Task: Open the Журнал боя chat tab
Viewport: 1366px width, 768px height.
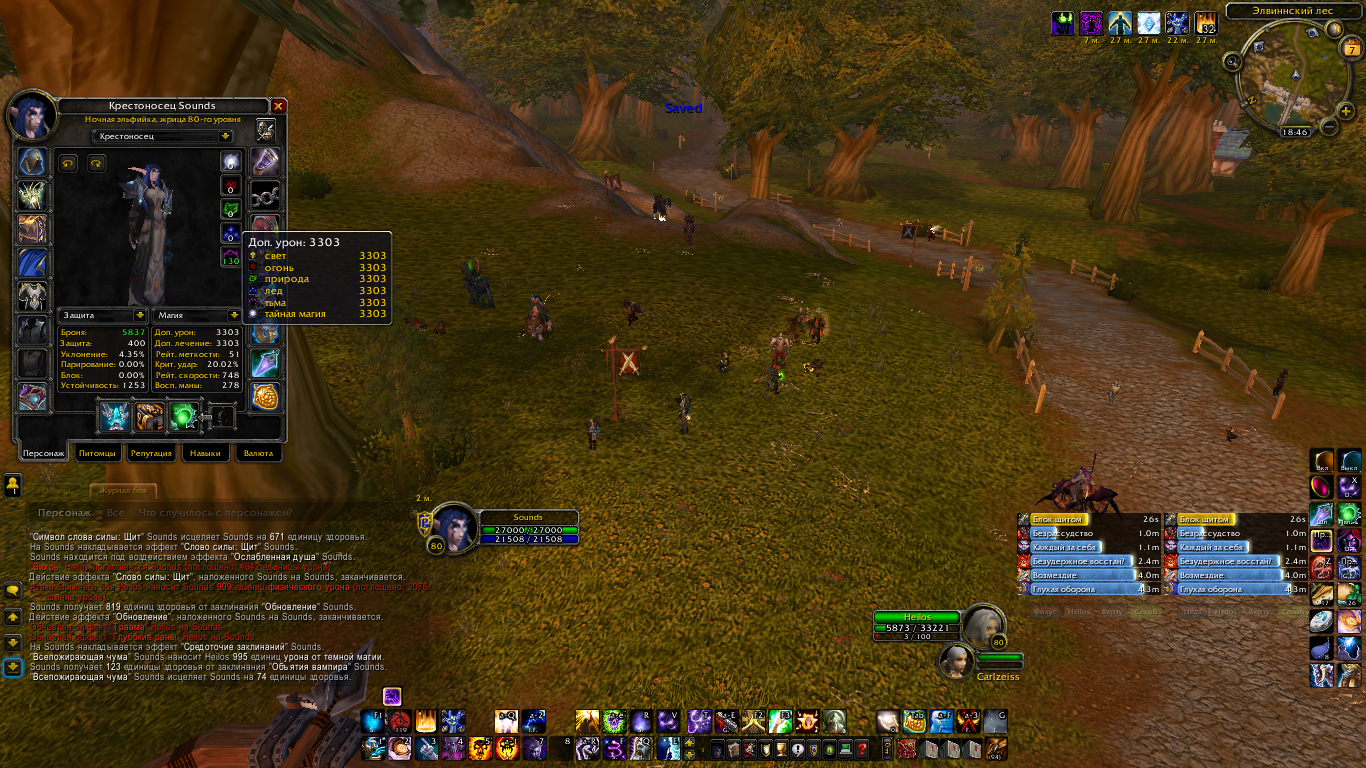Action: coord(124,491)
